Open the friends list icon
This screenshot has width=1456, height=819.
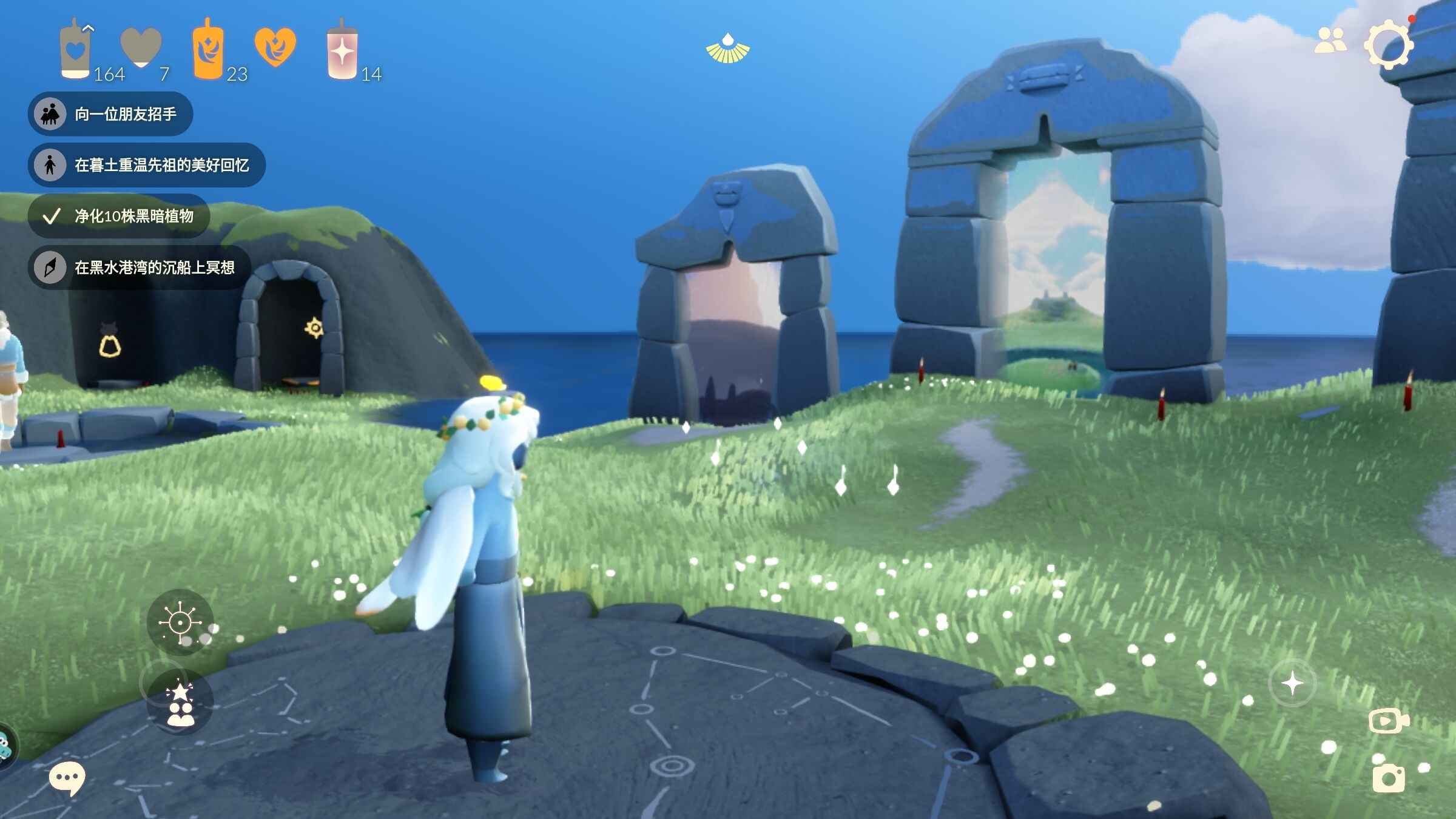pos(1330,41)
